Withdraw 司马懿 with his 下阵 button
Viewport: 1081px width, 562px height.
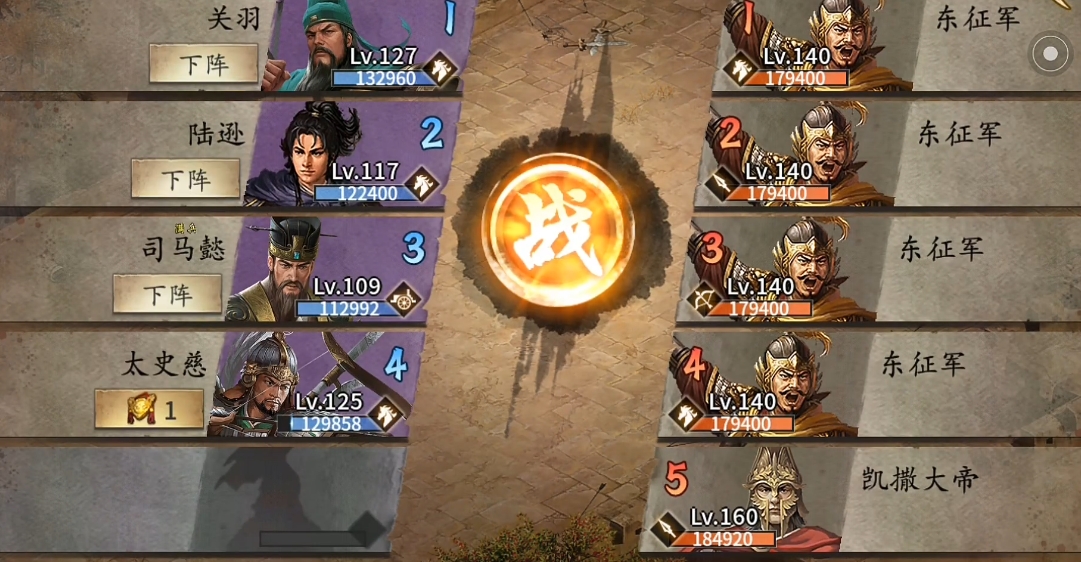coord(167,294)
